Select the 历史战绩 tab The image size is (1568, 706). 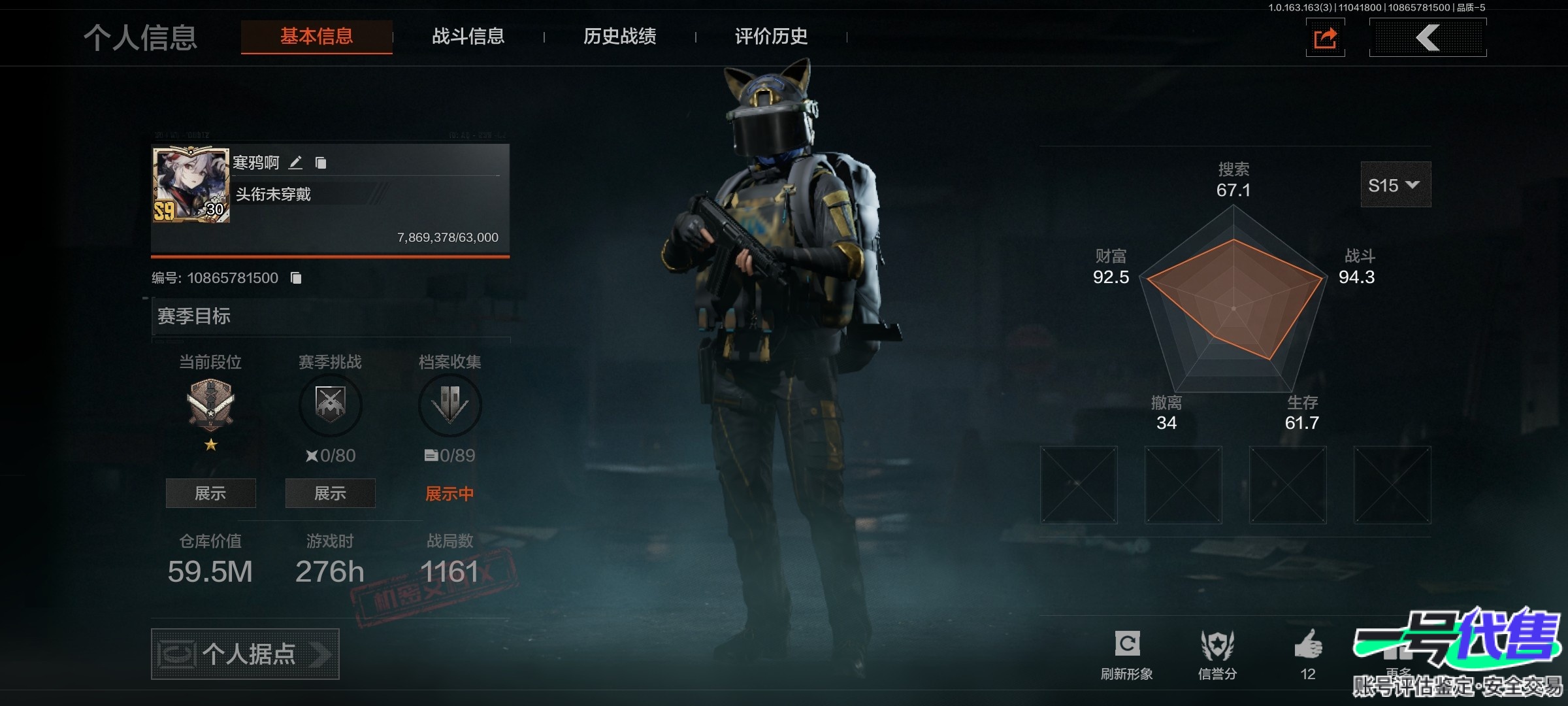click(x=619, y=37)
